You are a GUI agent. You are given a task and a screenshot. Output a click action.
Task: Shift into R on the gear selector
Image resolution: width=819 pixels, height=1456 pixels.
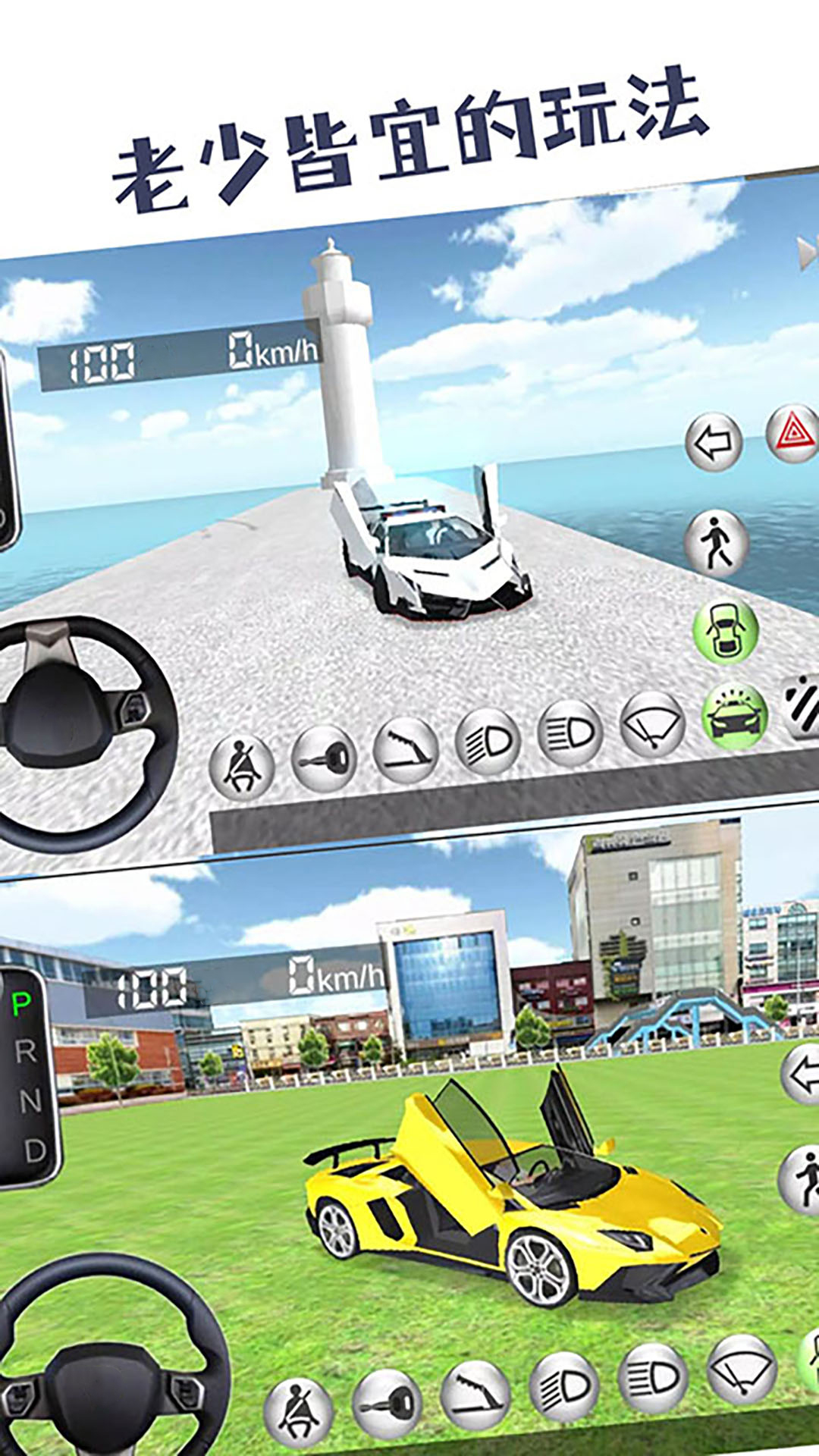tap(26, 1052)
